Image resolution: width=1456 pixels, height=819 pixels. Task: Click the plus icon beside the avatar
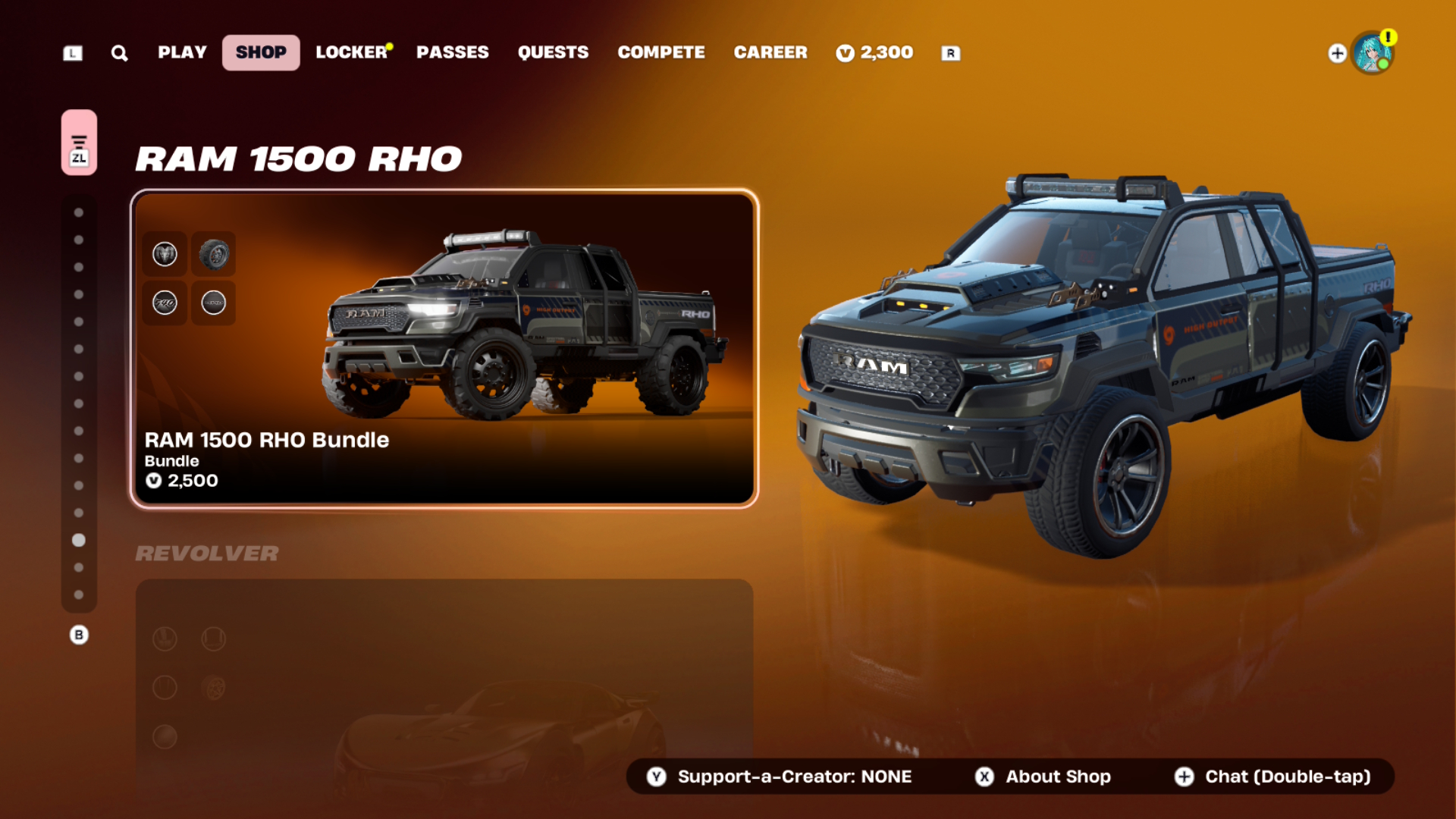point(1337,53)
